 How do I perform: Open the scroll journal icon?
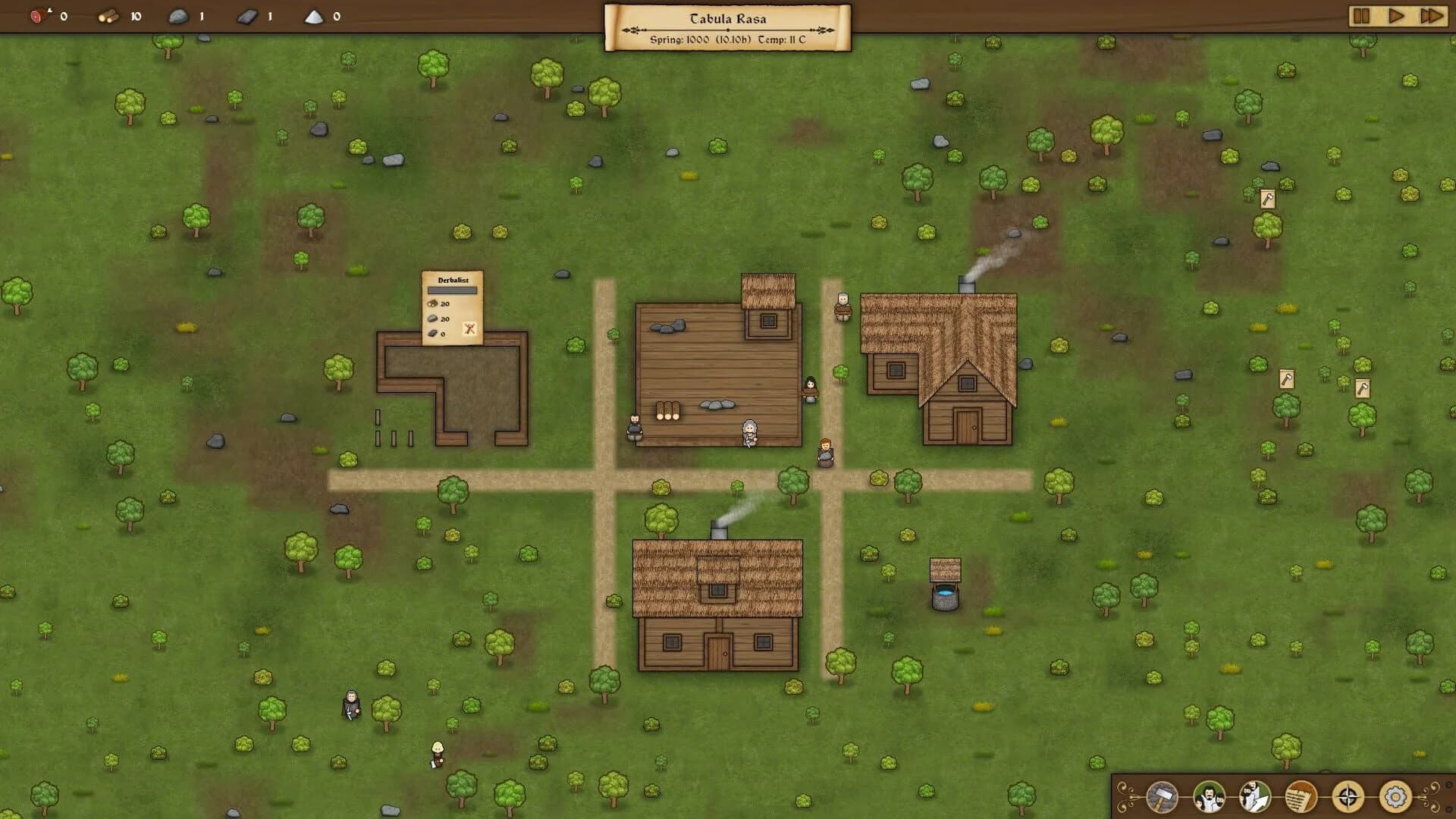[1301, 798]
